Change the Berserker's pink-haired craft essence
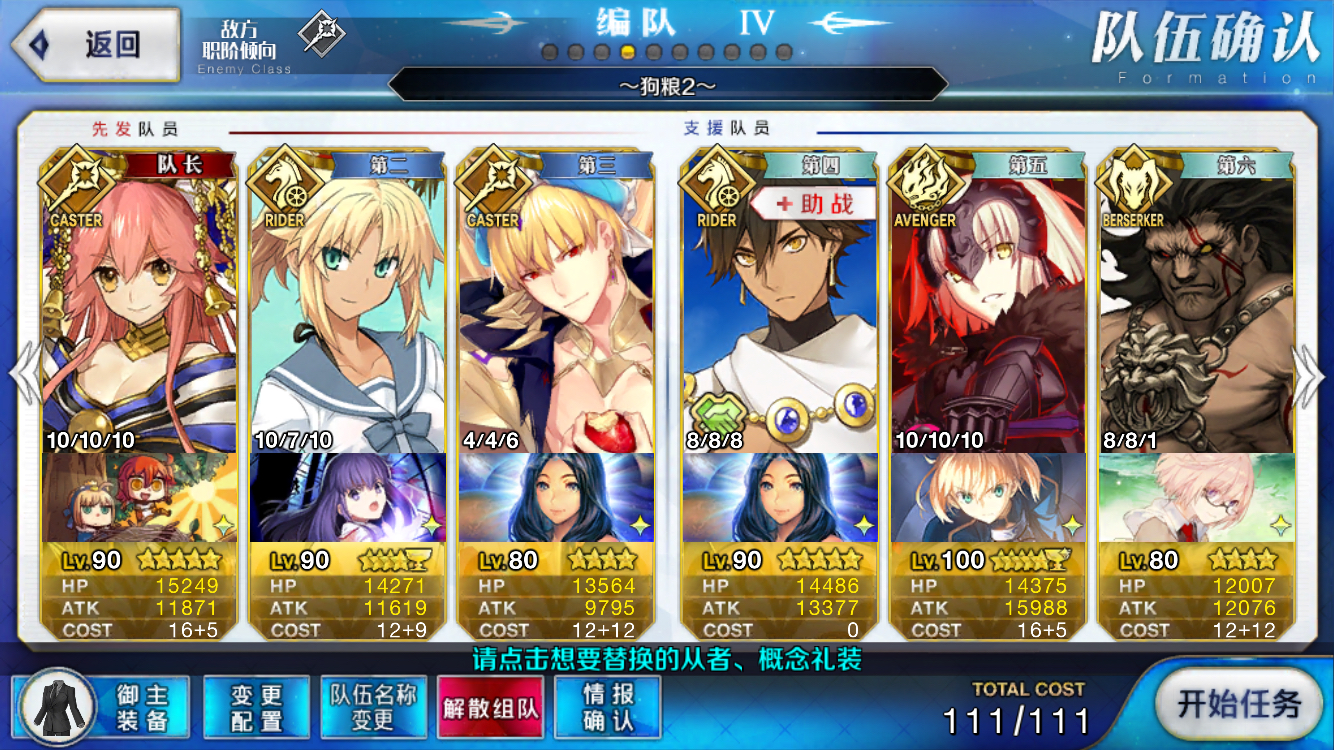 point(1196,497)
